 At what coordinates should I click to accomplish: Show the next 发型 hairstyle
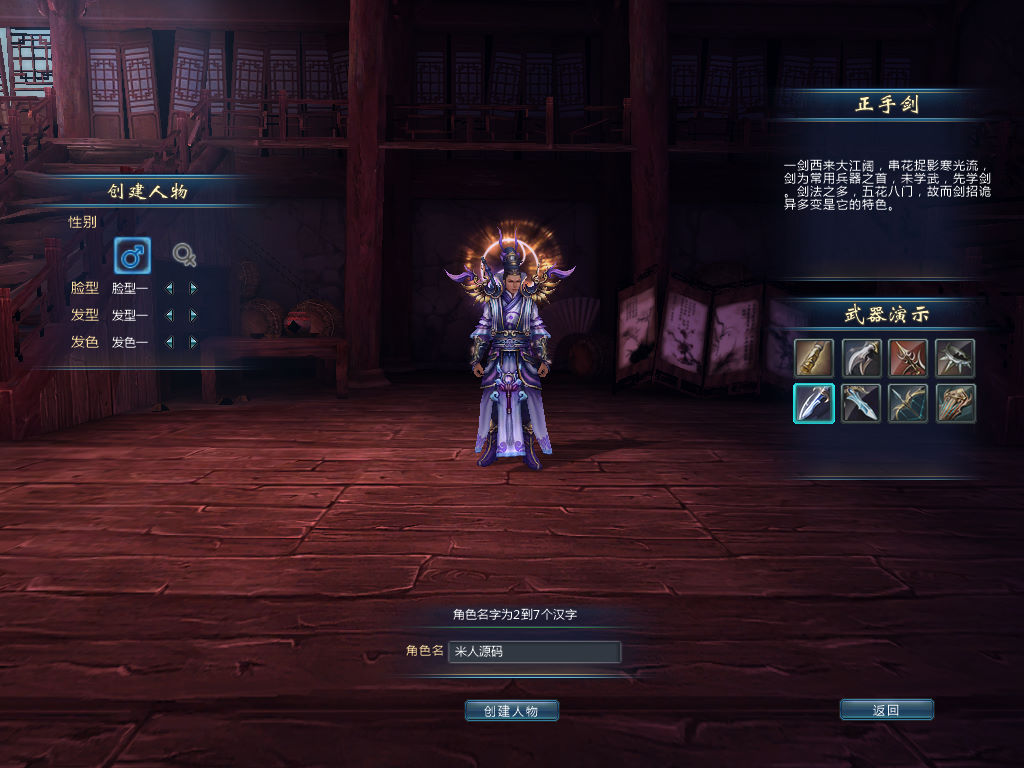point(193,315)
